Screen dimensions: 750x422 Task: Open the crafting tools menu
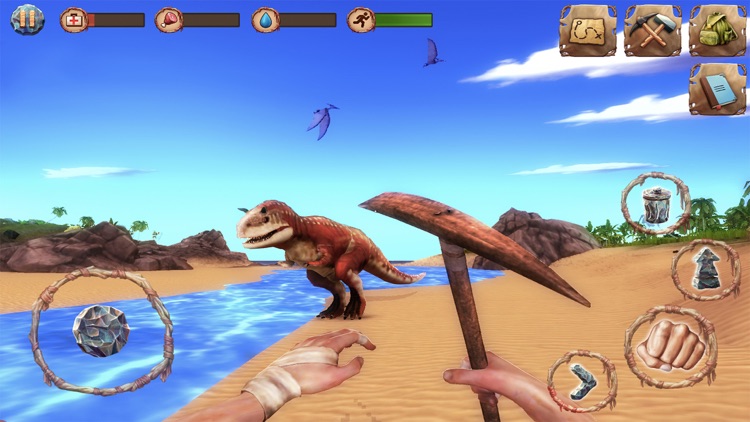(652, 30)
